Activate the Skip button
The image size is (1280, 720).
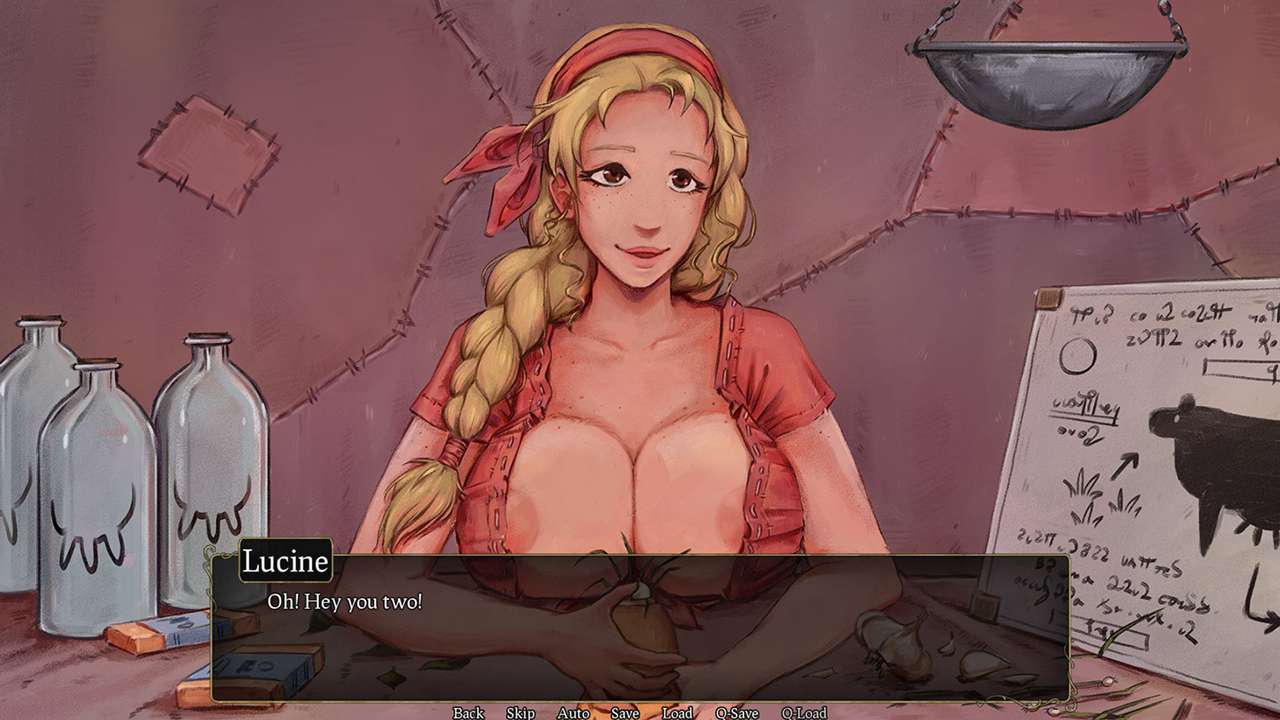520,712
